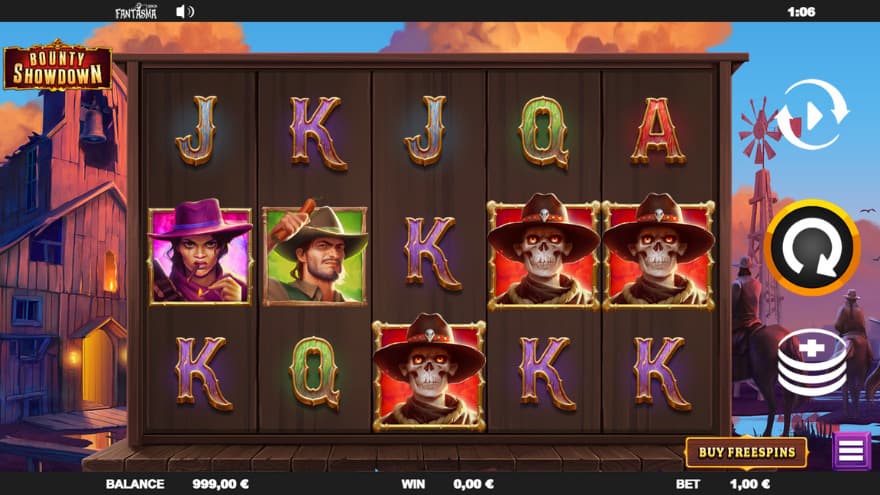Start autoplay using the play-arrow circle icon
880x495 pixels.
pos(812,115)
